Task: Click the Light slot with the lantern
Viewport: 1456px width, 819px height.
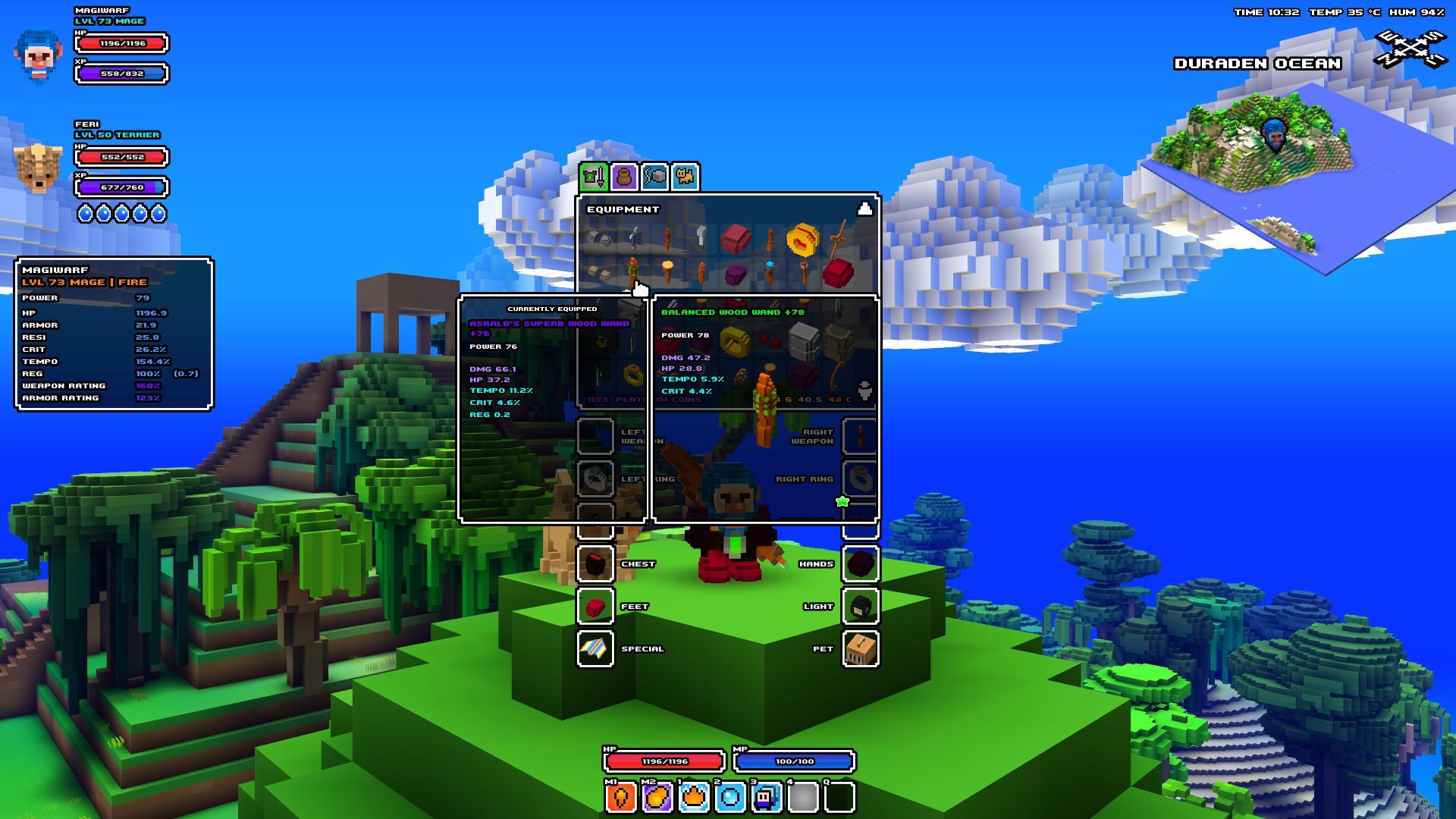Action: click(860, 606)
